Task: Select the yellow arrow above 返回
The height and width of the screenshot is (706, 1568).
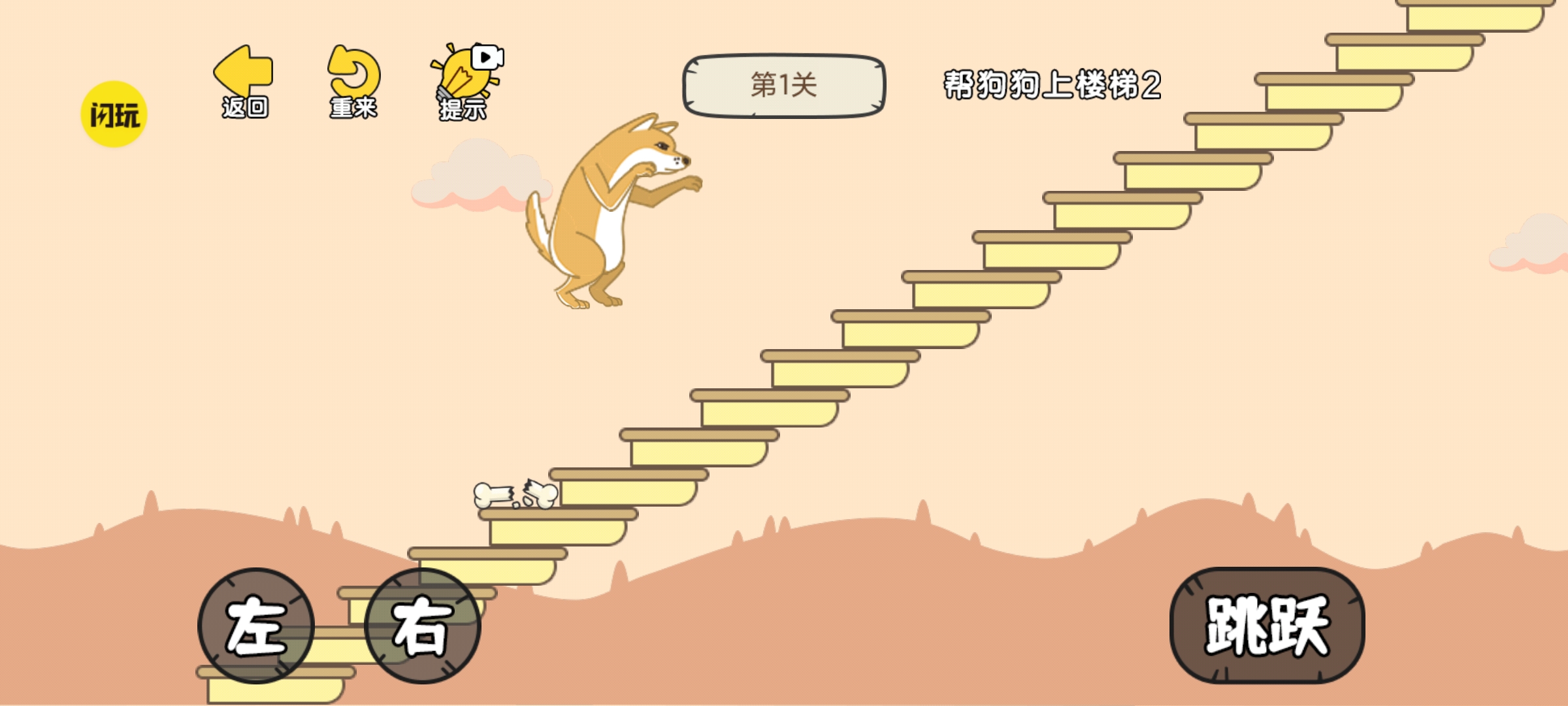Action: click(x=242, y=72)
